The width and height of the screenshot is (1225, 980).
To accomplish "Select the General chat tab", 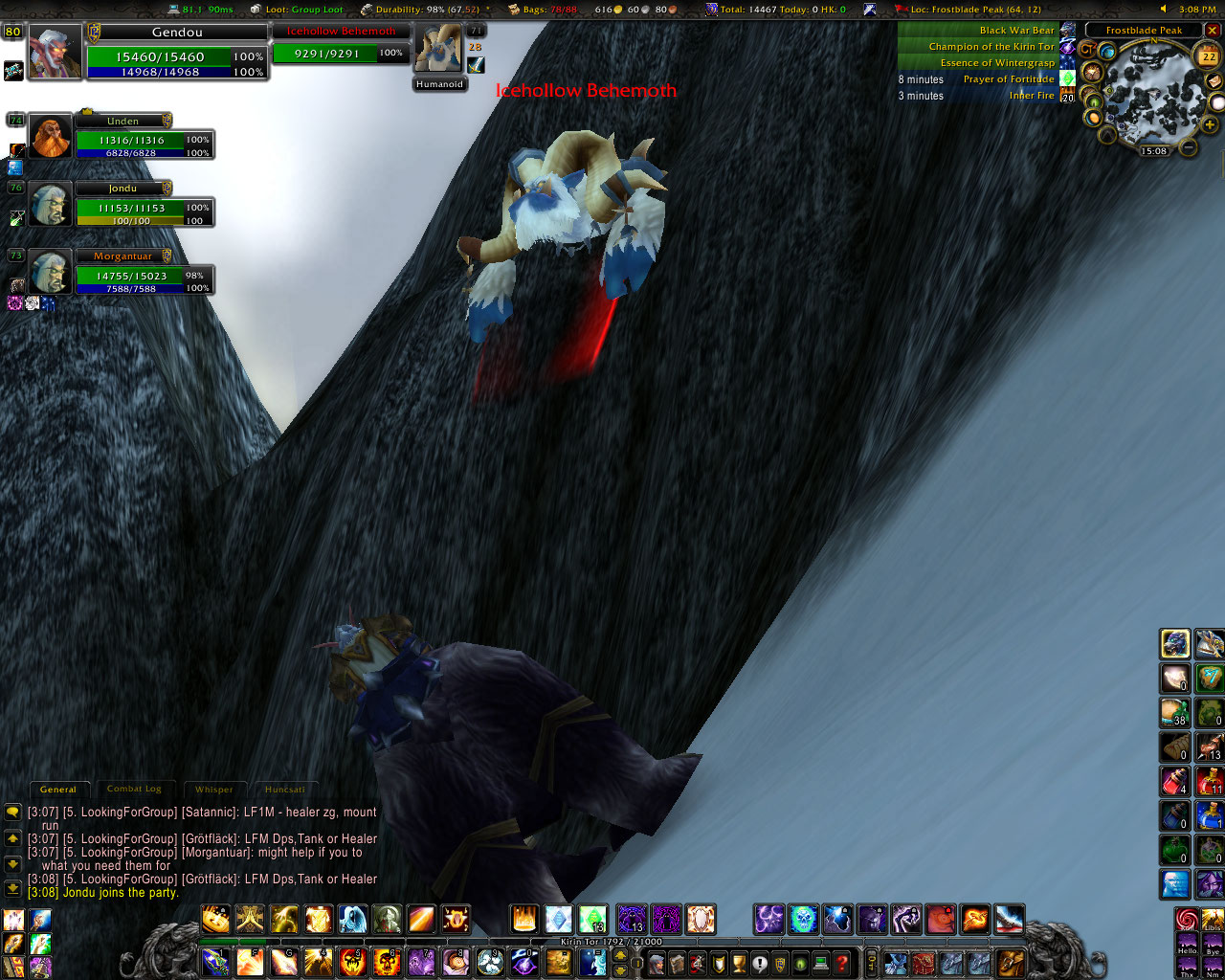I will tap(58, 790).
